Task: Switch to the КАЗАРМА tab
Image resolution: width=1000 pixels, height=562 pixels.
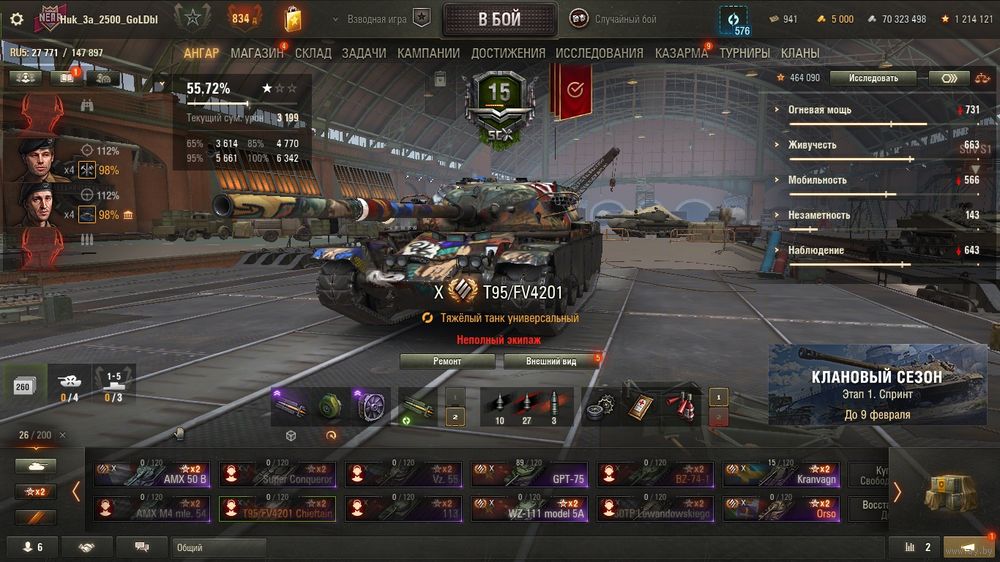Action: tap(681, 53)
